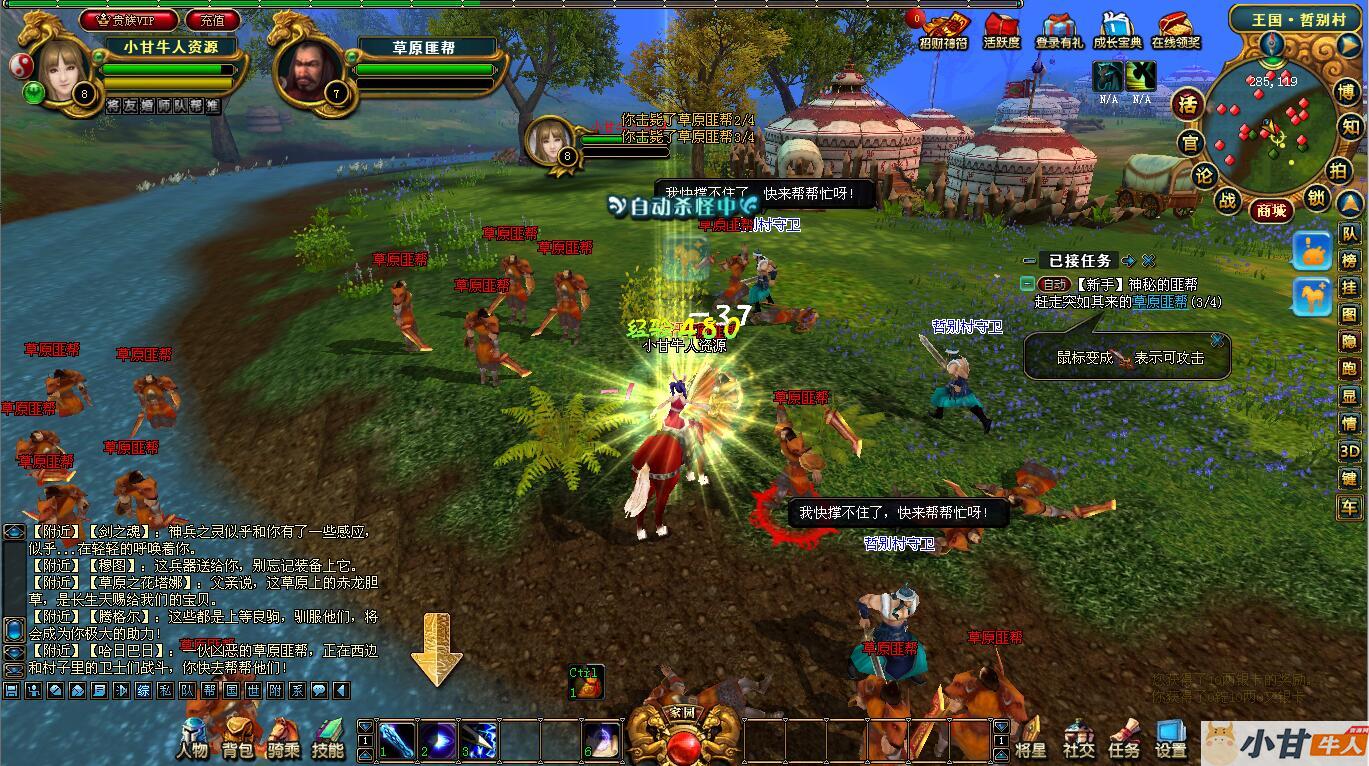Close the attack cursor hint bubble
Image resolution: width=1369 pixels, height=766 pixels.
tap(1217, 341)
